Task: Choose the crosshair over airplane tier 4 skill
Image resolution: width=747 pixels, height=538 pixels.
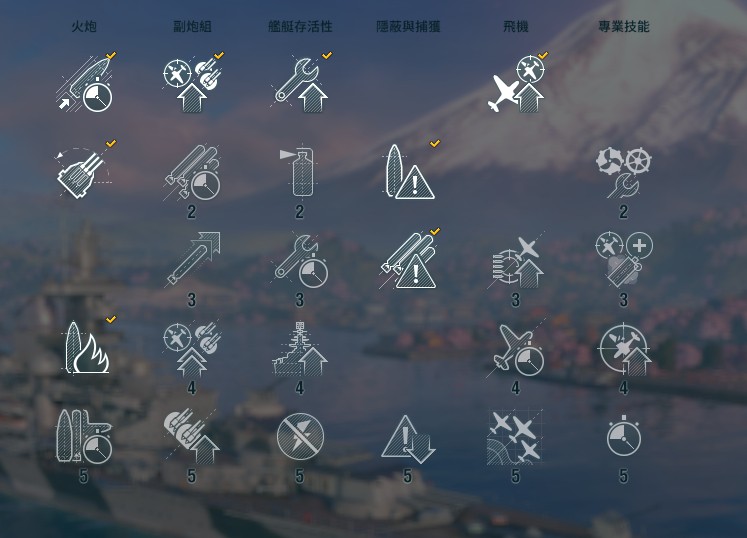Action: click(623, 349)
